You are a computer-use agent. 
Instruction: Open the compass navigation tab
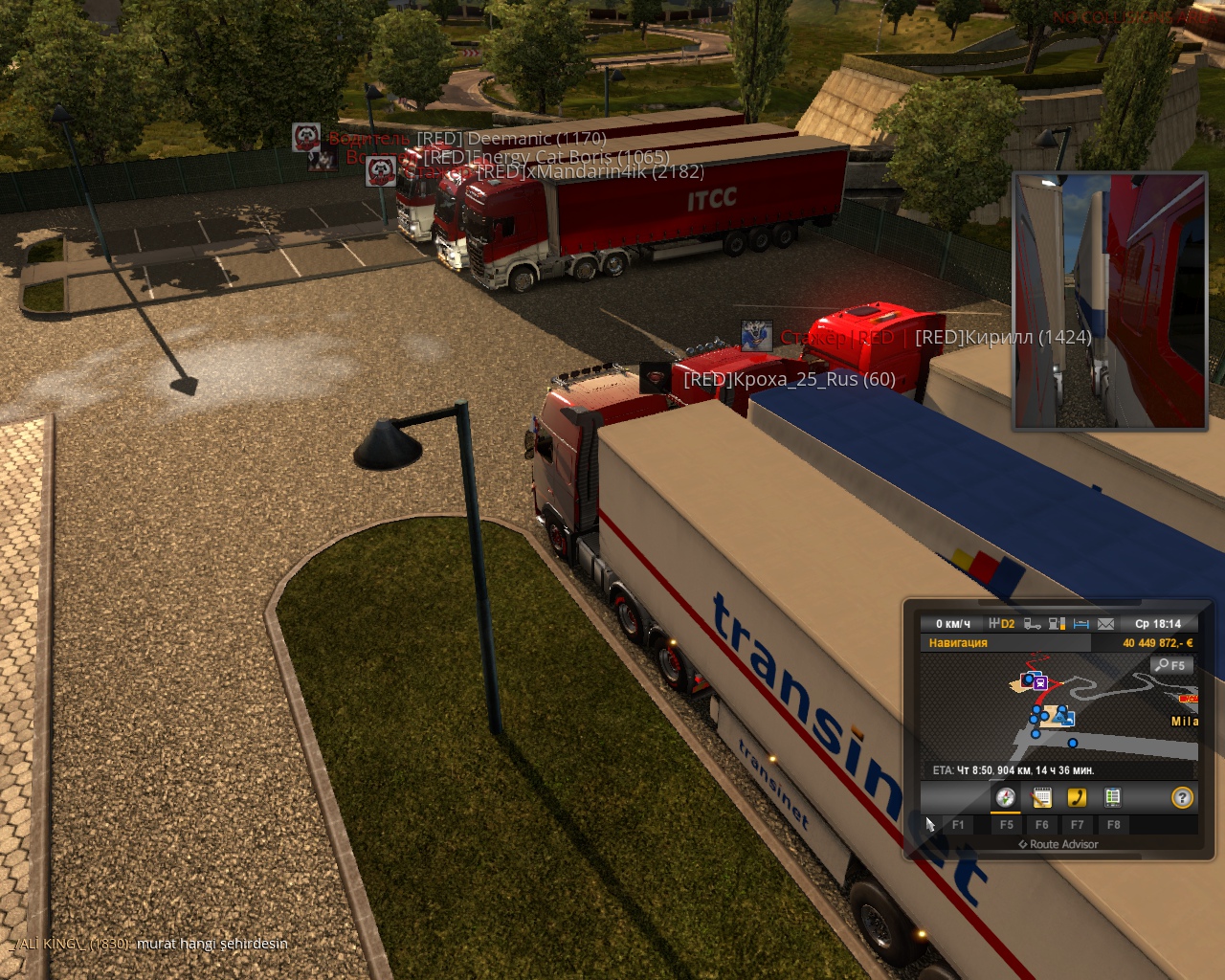click(x=1005, y=797)
